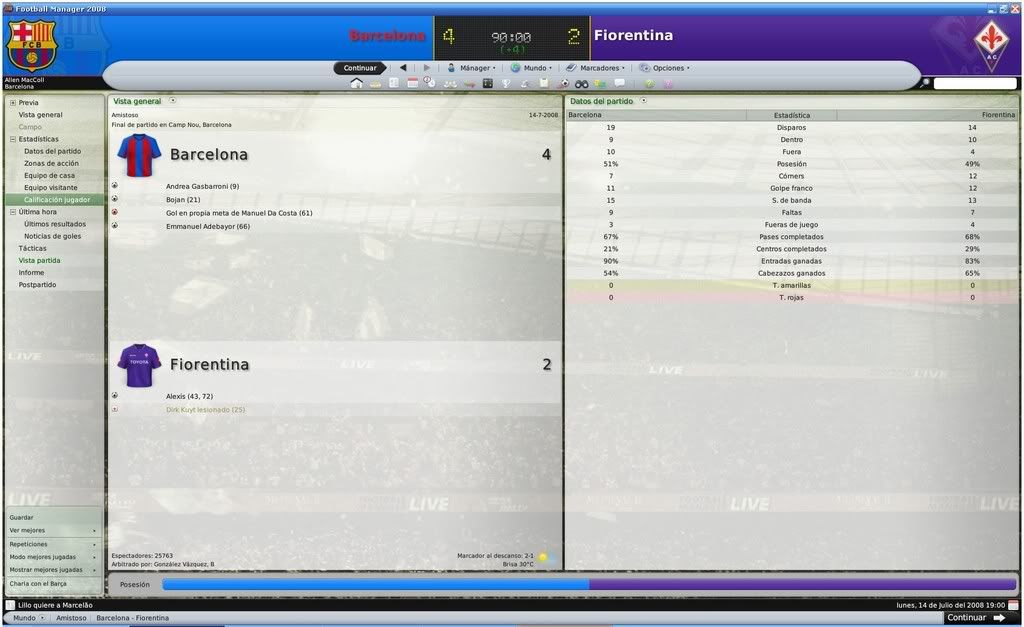Go to the home screen icon

click(356, 83)
